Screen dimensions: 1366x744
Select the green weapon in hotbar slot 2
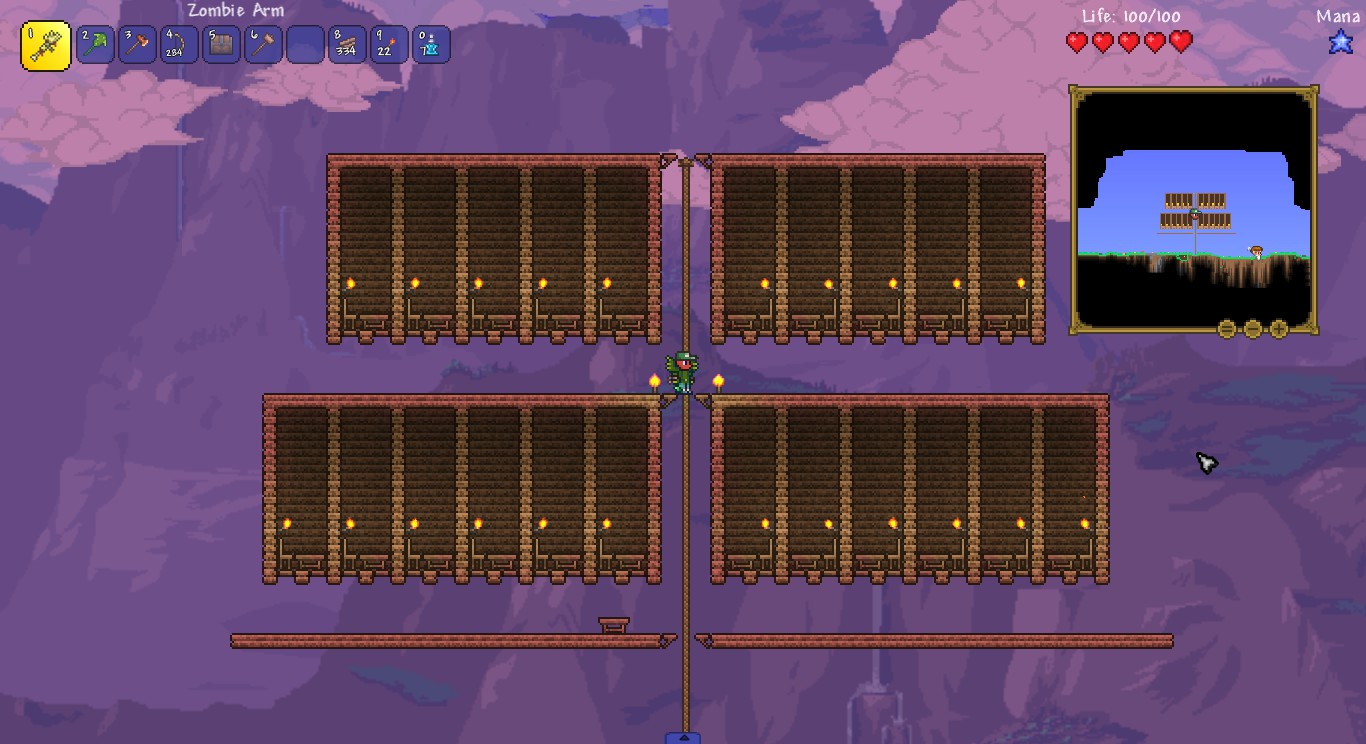[x=95, y=44]
